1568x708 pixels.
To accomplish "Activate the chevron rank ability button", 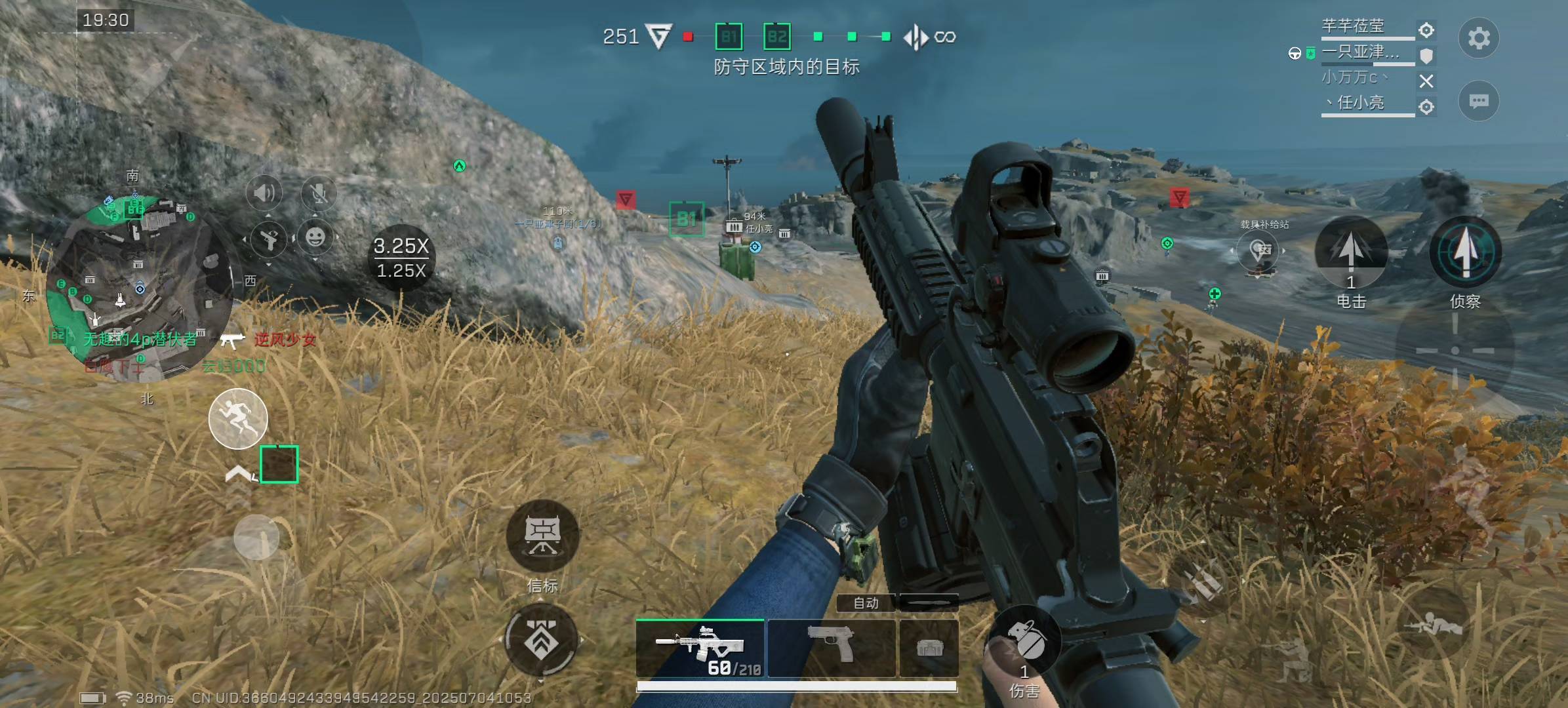I will point(541,640).
